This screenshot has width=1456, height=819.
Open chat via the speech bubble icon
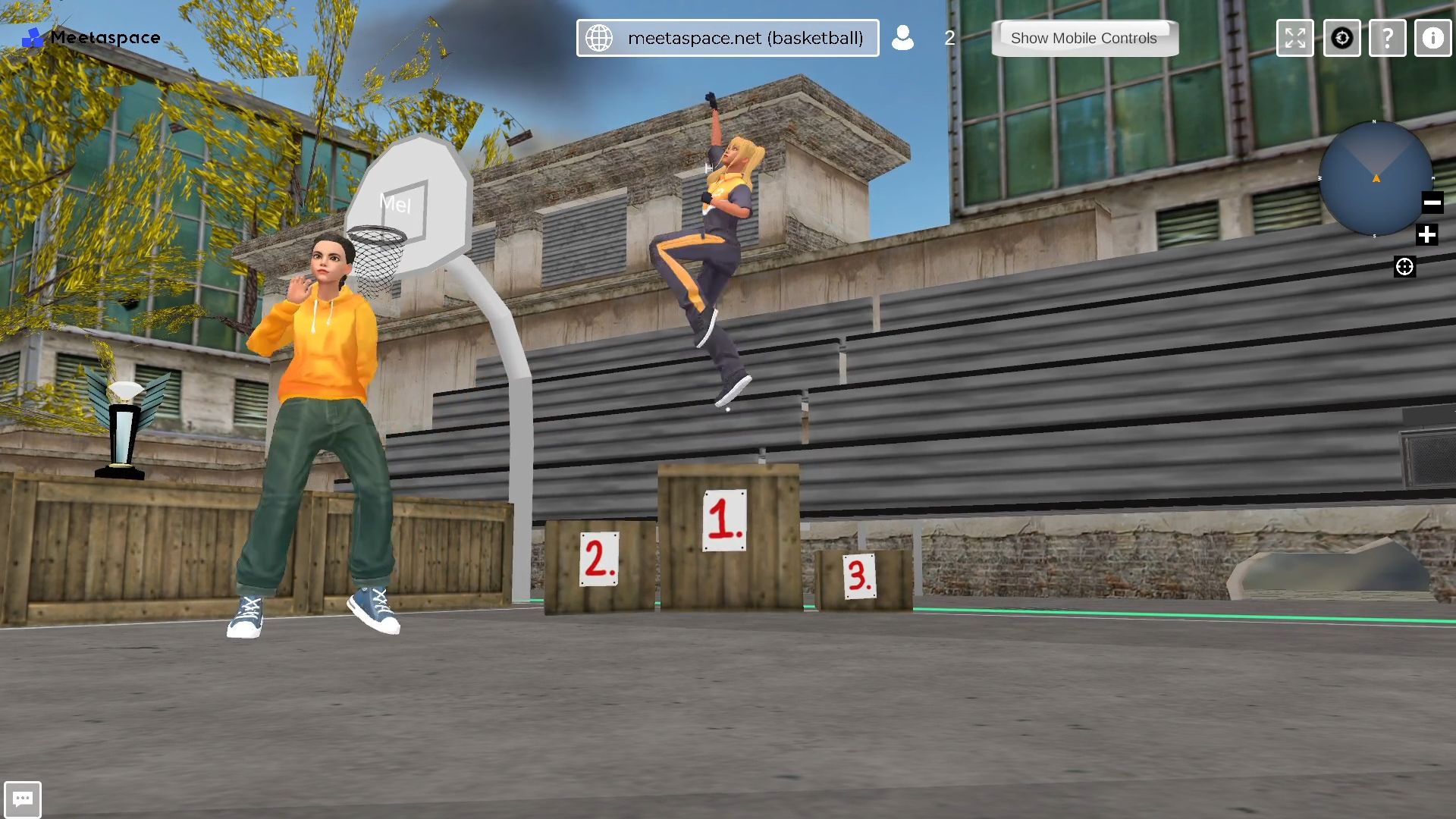click(x=22, y=799)
